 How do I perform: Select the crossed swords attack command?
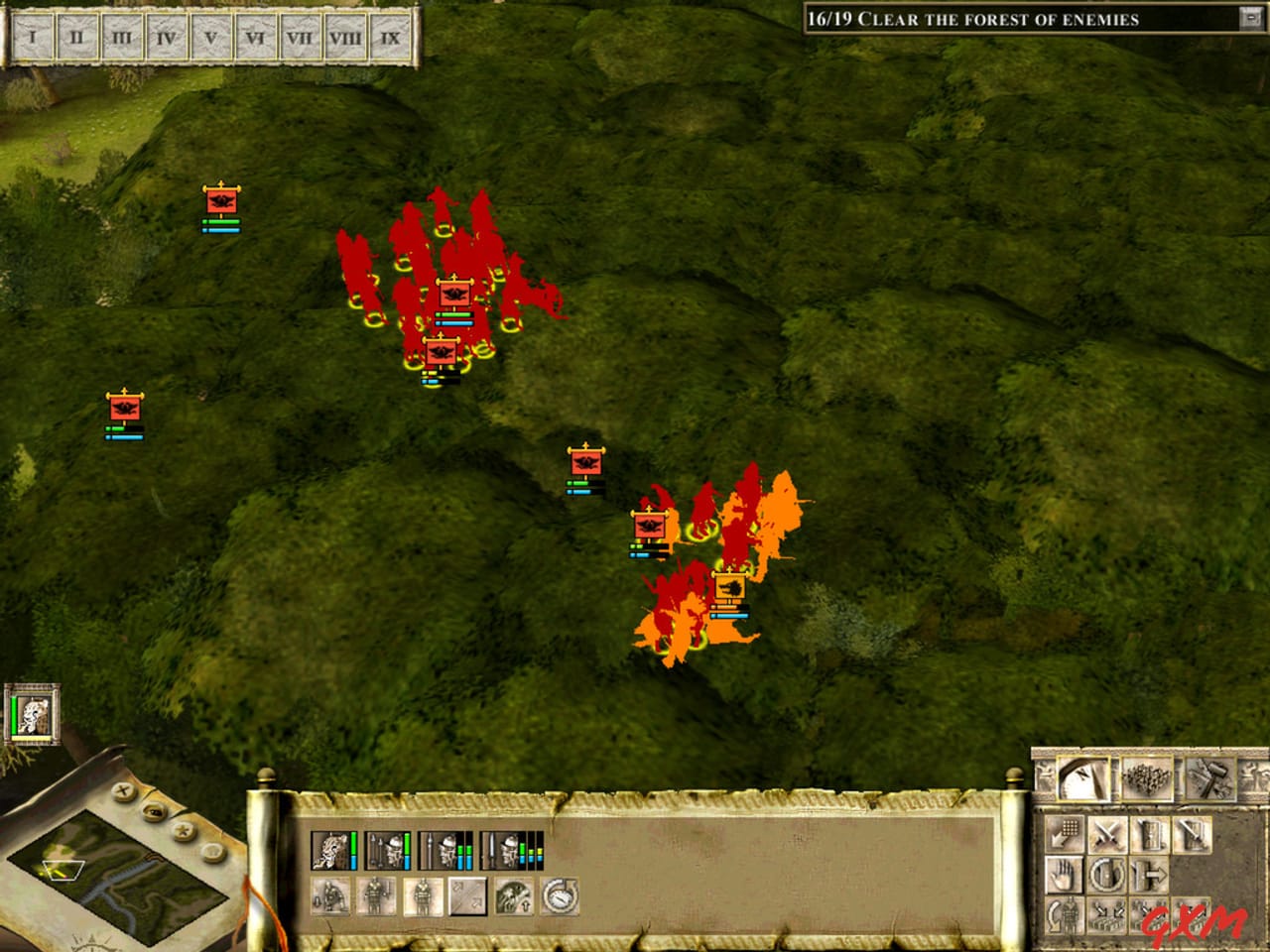(1107, 834)
